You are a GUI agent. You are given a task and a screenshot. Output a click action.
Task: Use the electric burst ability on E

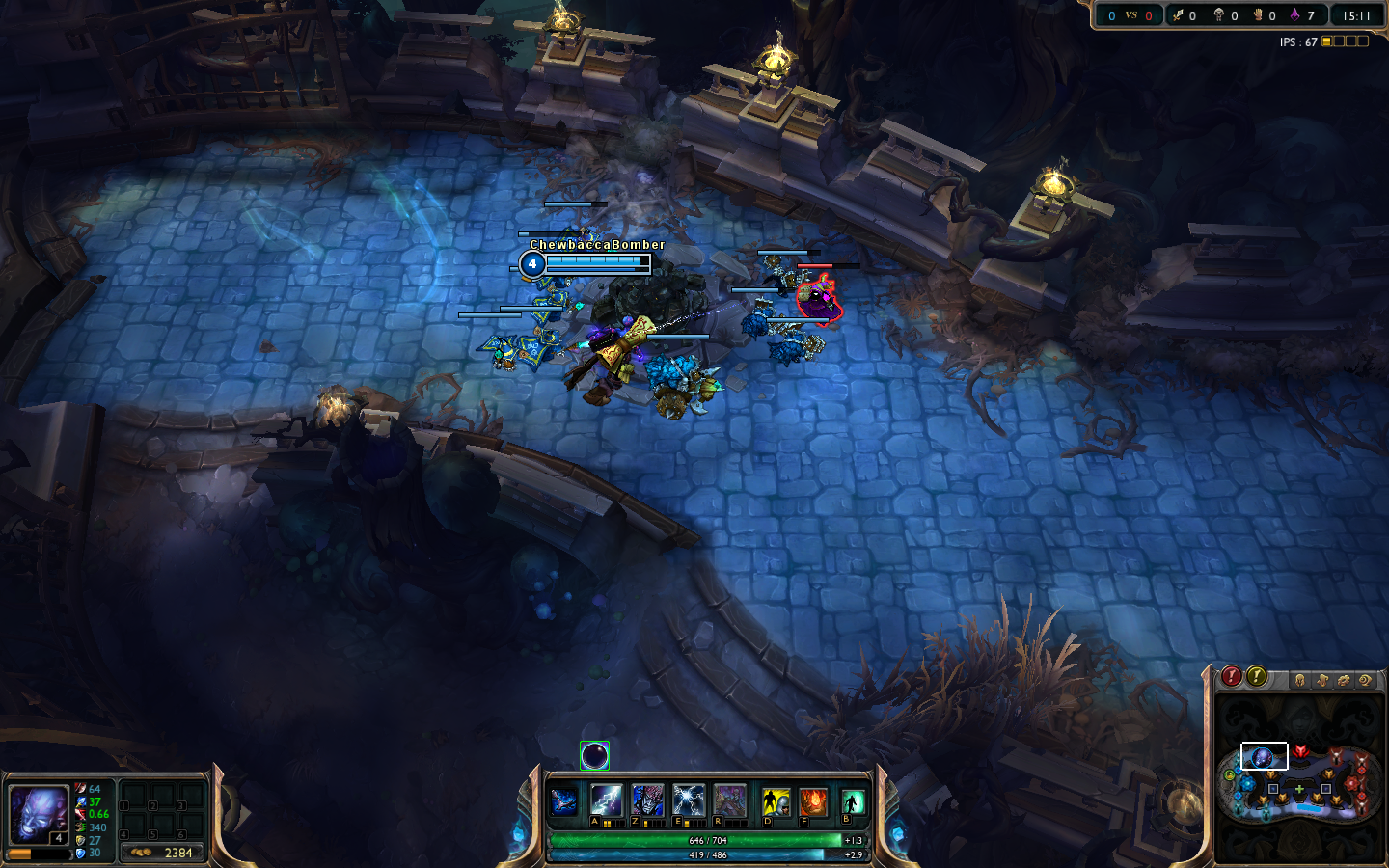click(689, 800)
